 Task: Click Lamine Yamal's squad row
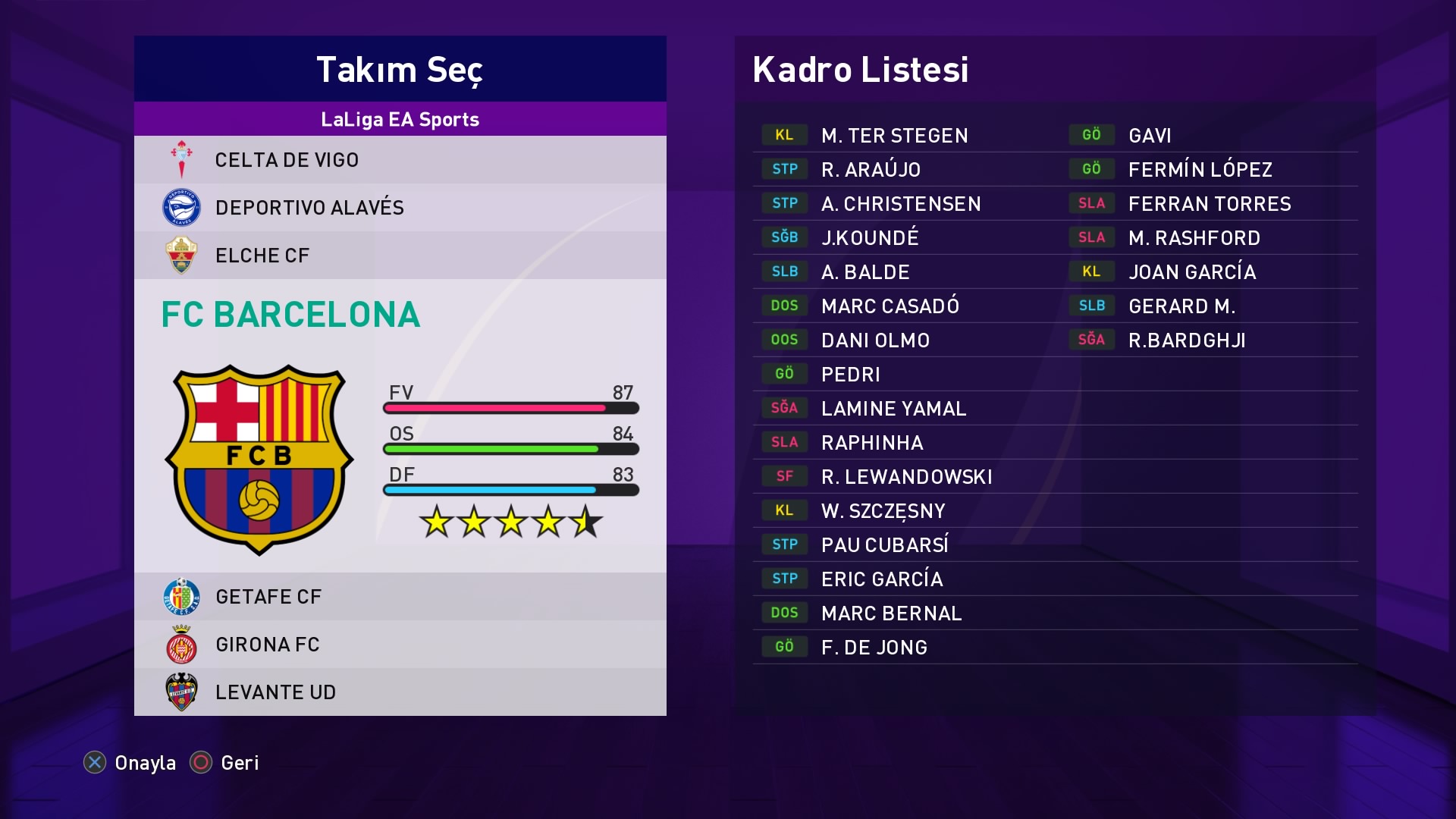(x=893, y=409)
